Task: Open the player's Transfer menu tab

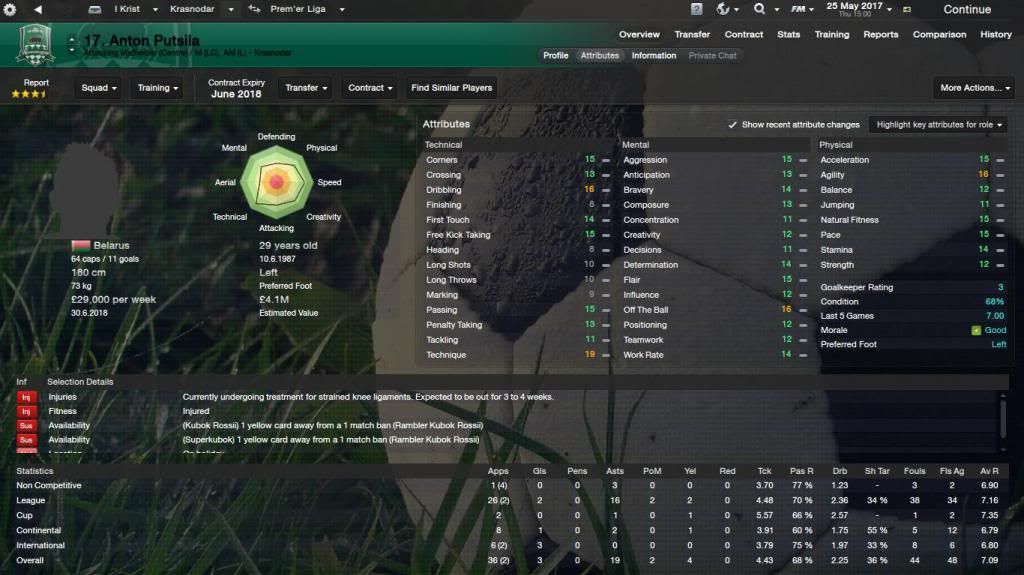Action: click(x=692, y=34)
